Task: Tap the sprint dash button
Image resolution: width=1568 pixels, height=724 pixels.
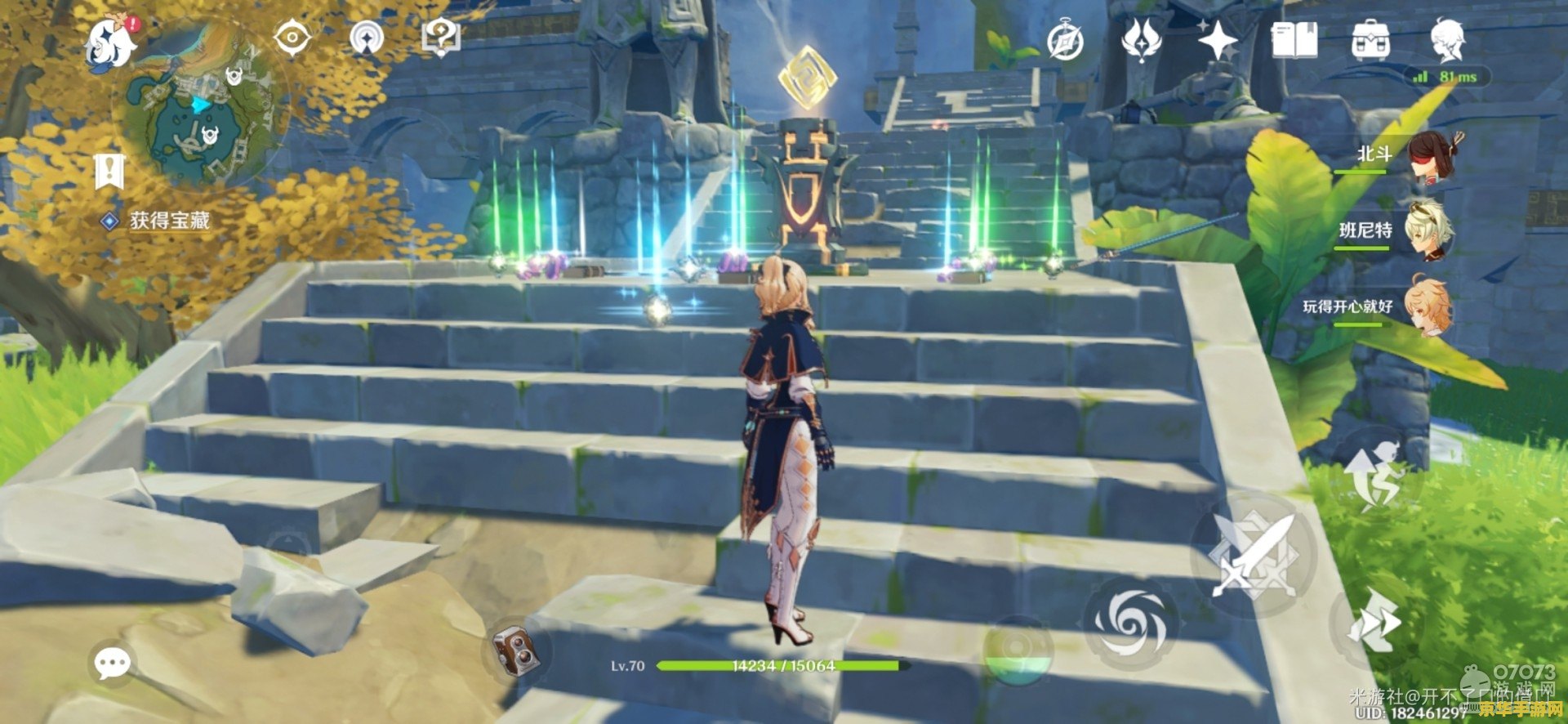Action: pos(1374,623)
